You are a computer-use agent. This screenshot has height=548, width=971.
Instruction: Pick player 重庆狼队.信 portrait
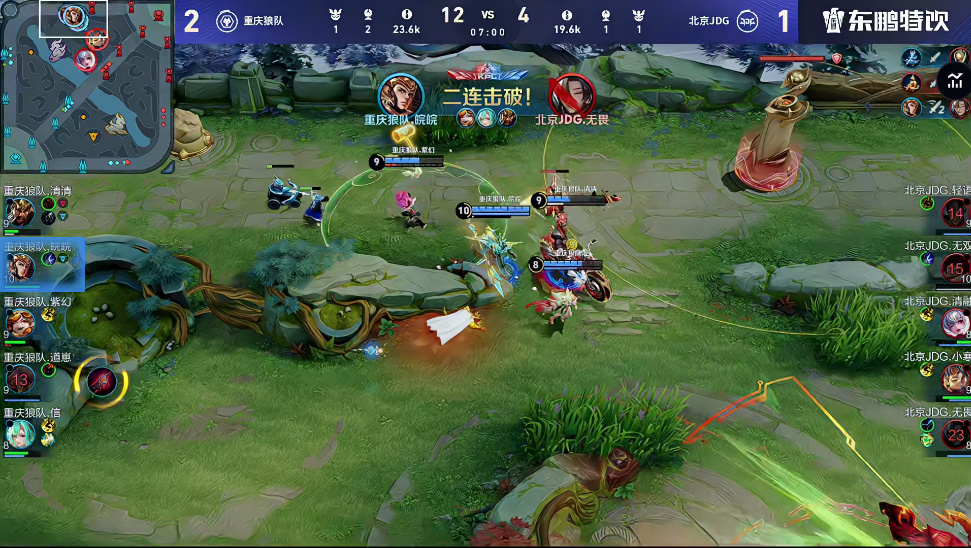[20, 432]
